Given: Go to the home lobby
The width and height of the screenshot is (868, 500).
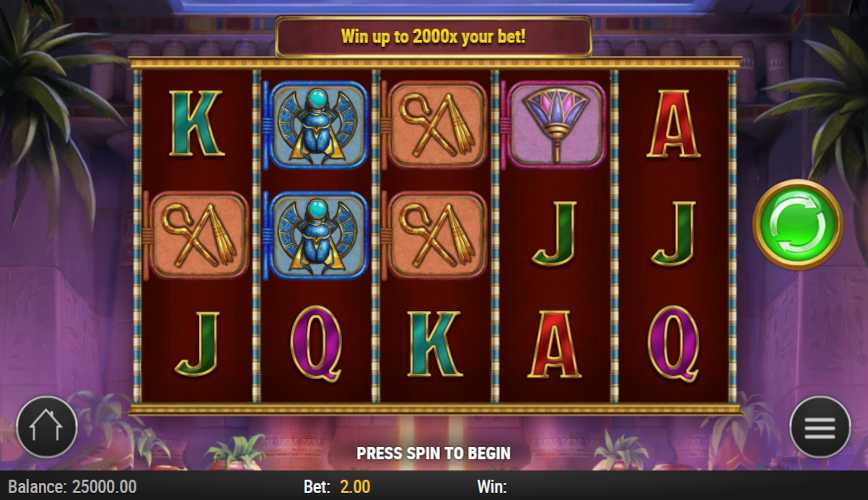Looking at the screenshot, I should pyautogui.click(x=47, y=427).
